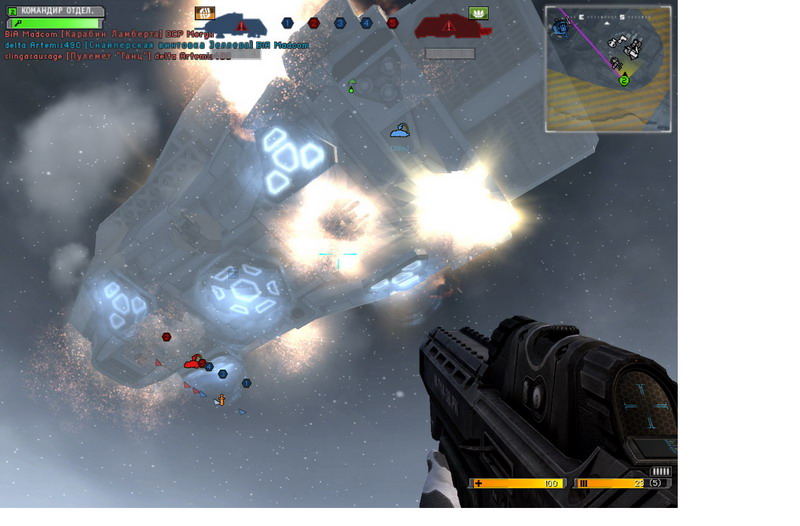Choose missile silo 3 indicator in top bar

coord(340,23)
